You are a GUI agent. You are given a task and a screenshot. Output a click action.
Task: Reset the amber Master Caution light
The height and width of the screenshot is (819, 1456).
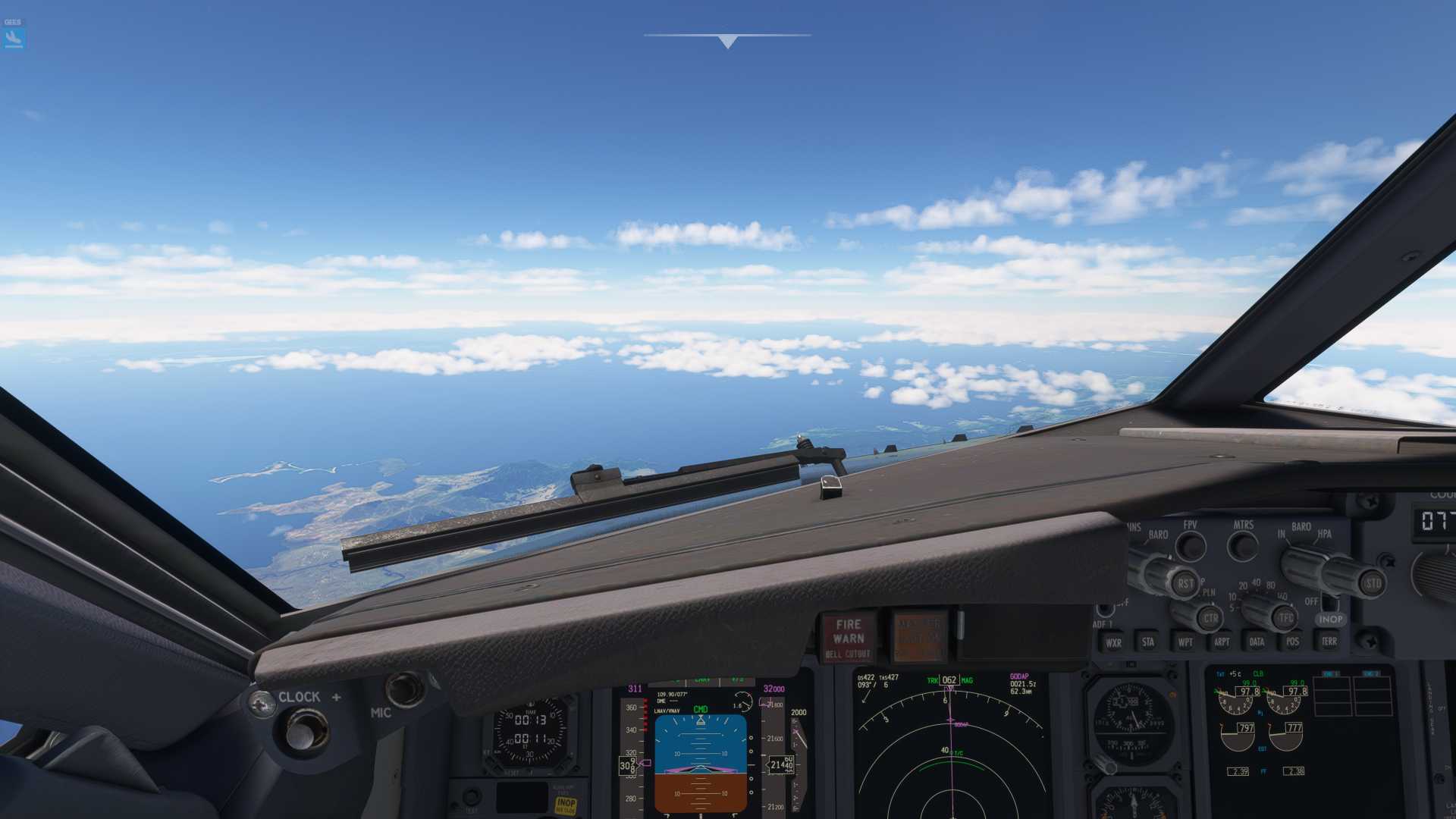[919, 636]
